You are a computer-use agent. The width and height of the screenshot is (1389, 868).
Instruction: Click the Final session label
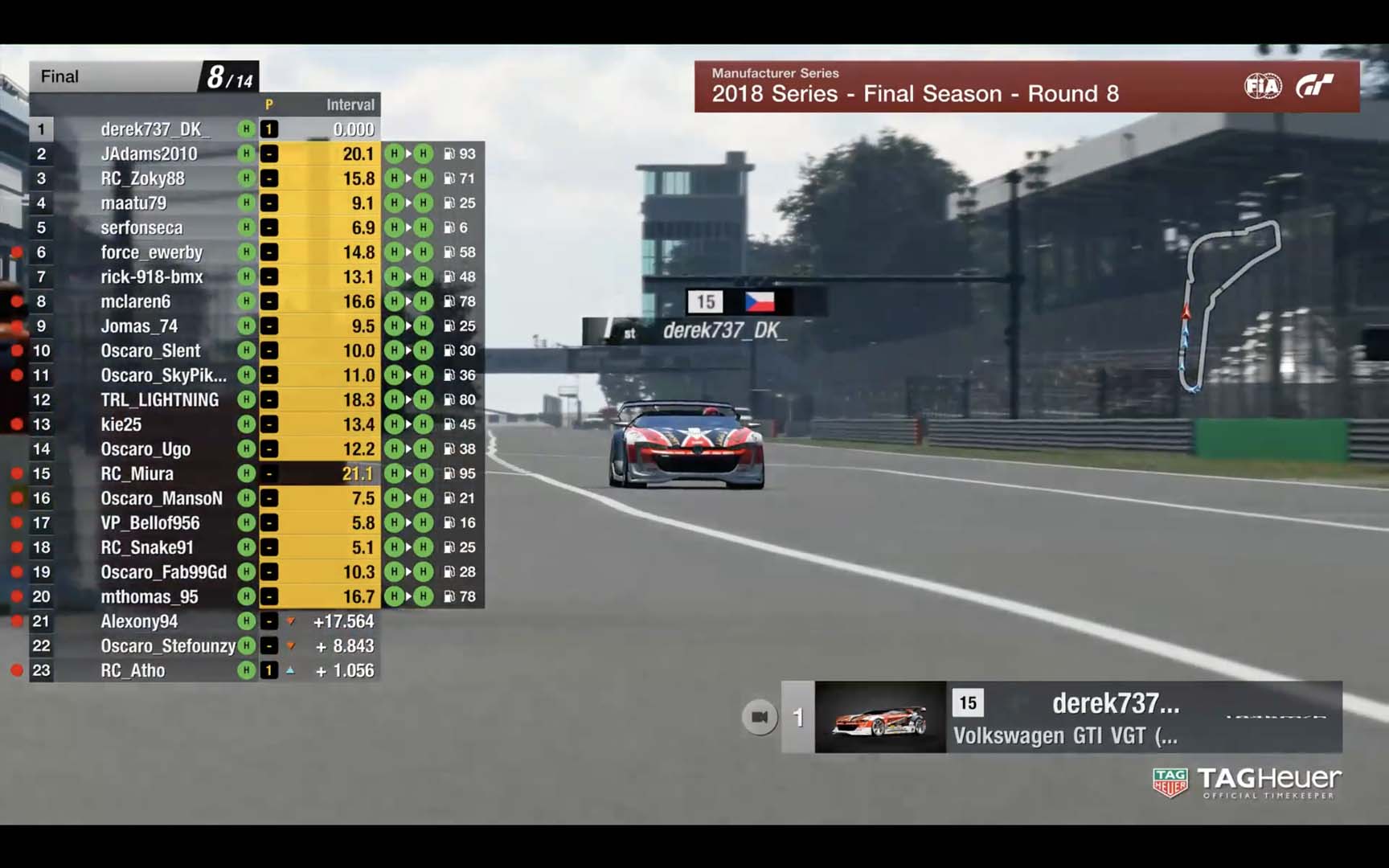pos(60,77)
